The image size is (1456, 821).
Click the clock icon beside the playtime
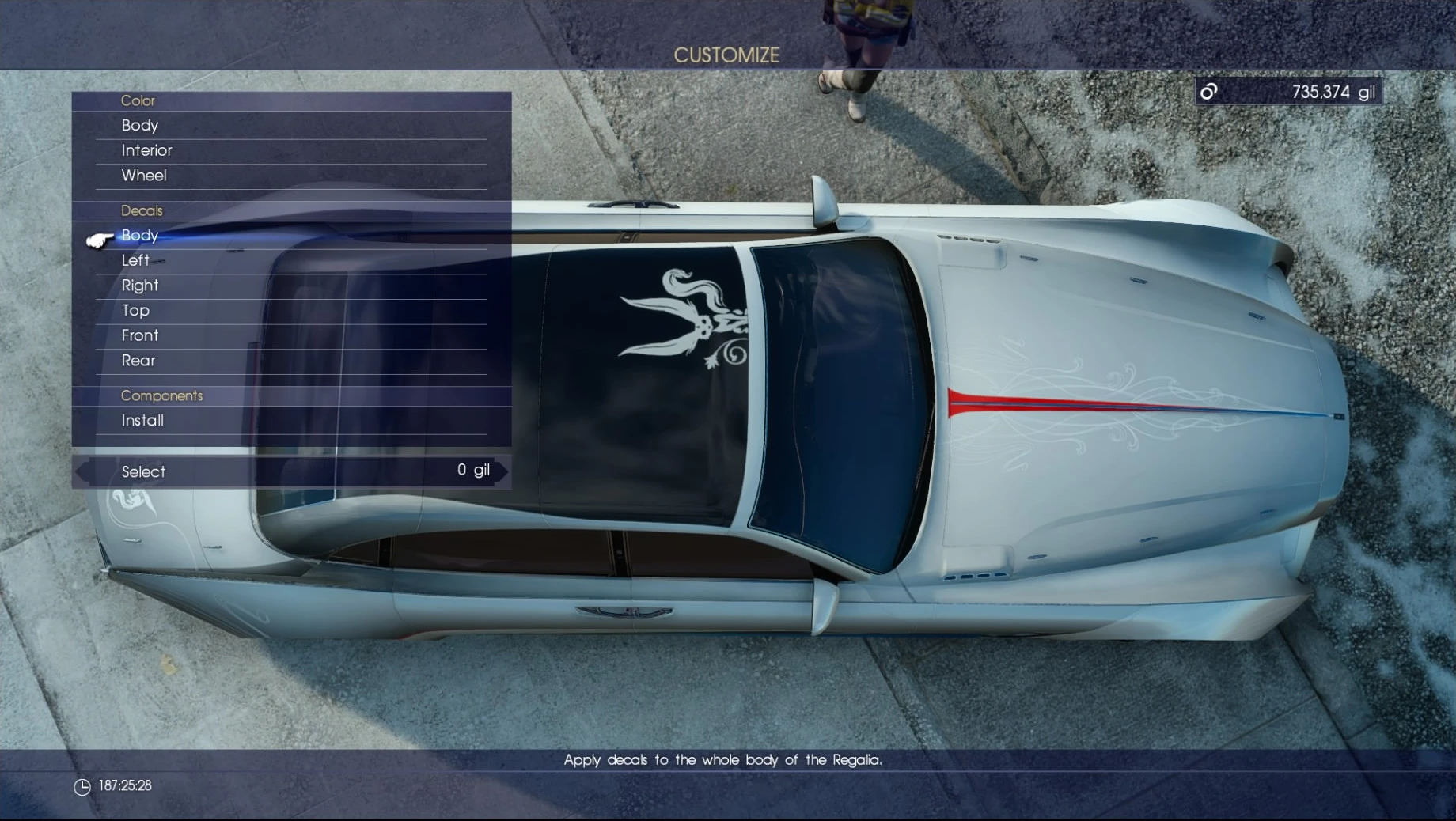(x=83, y=785)
